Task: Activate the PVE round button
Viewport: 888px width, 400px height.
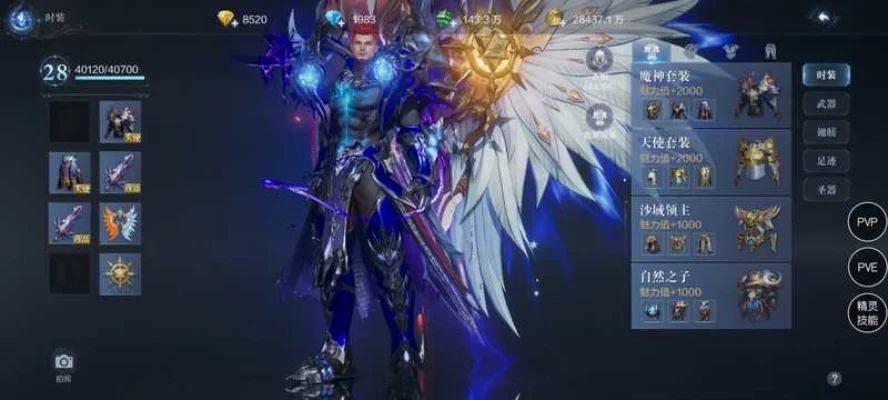Action: [866, 268]
